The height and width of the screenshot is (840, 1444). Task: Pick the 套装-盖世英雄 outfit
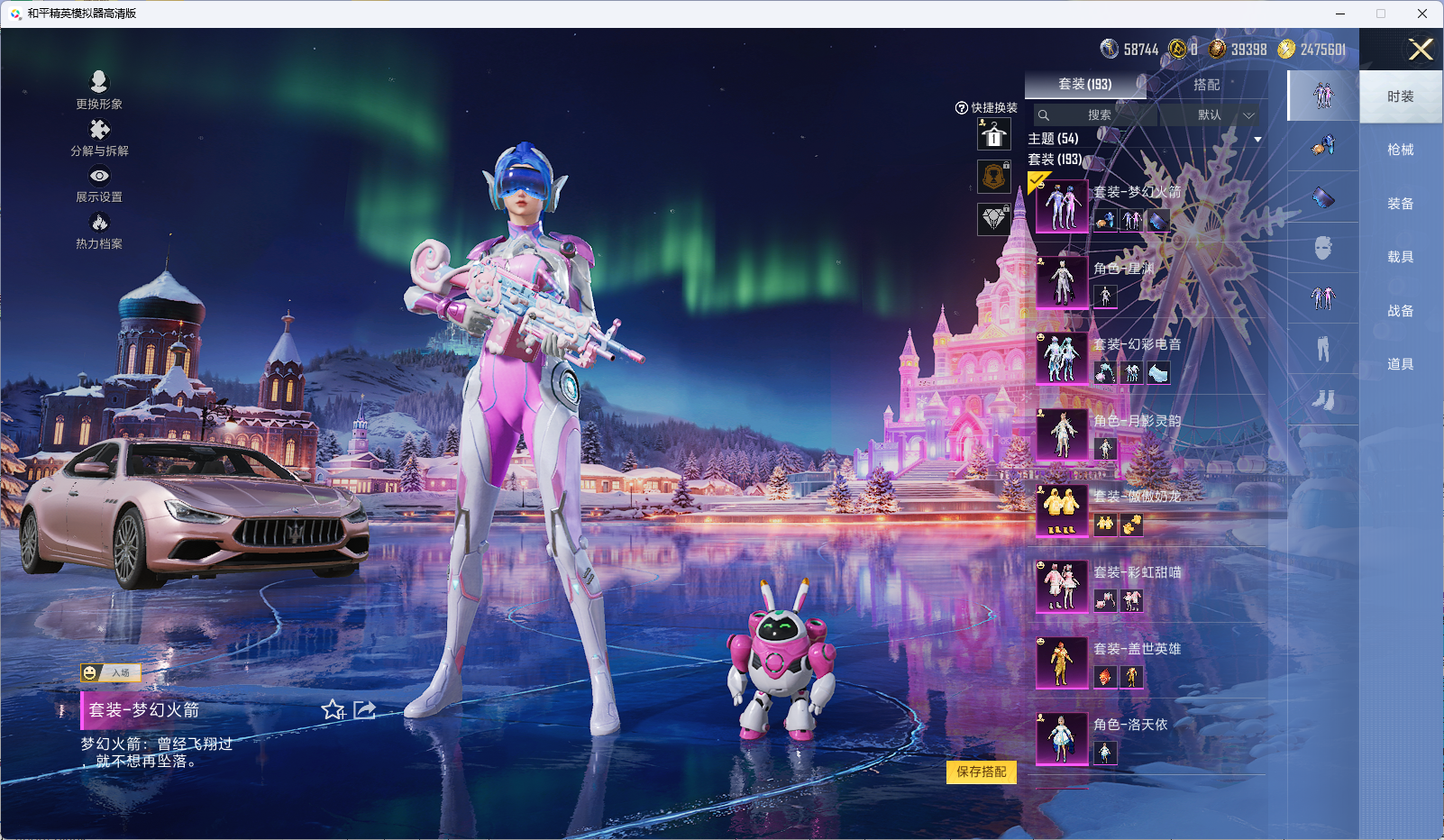pyautogui.click(x=1062, y=662)
